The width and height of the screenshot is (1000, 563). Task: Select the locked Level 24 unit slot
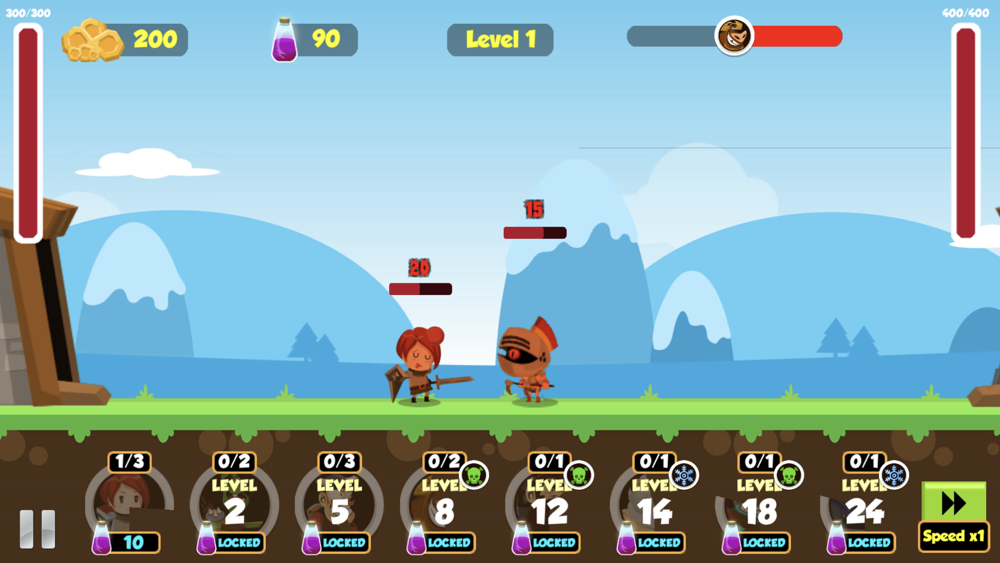(864, 507)
